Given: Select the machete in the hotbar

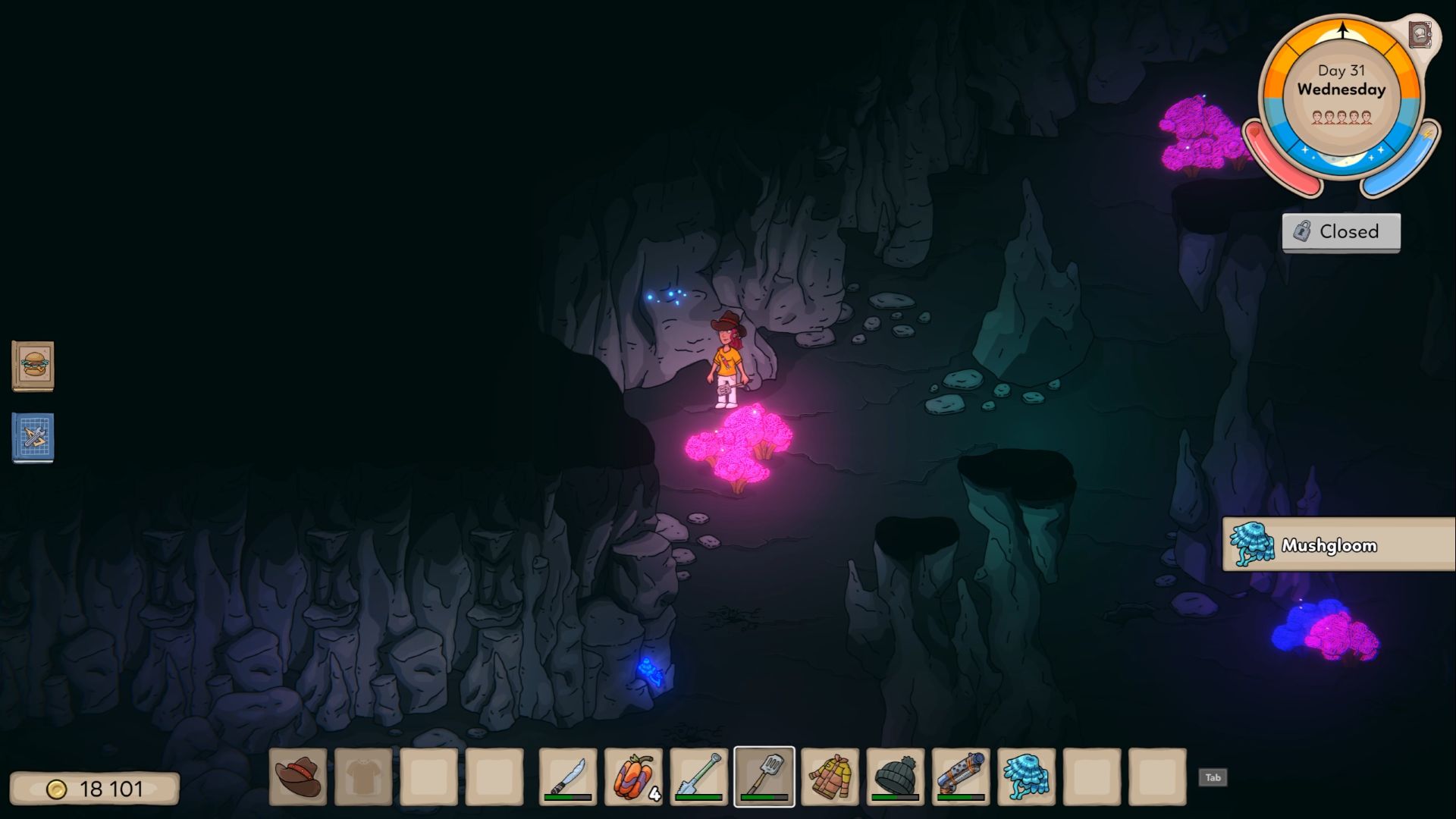Looking at the screenshot, I should click(568, 777).
